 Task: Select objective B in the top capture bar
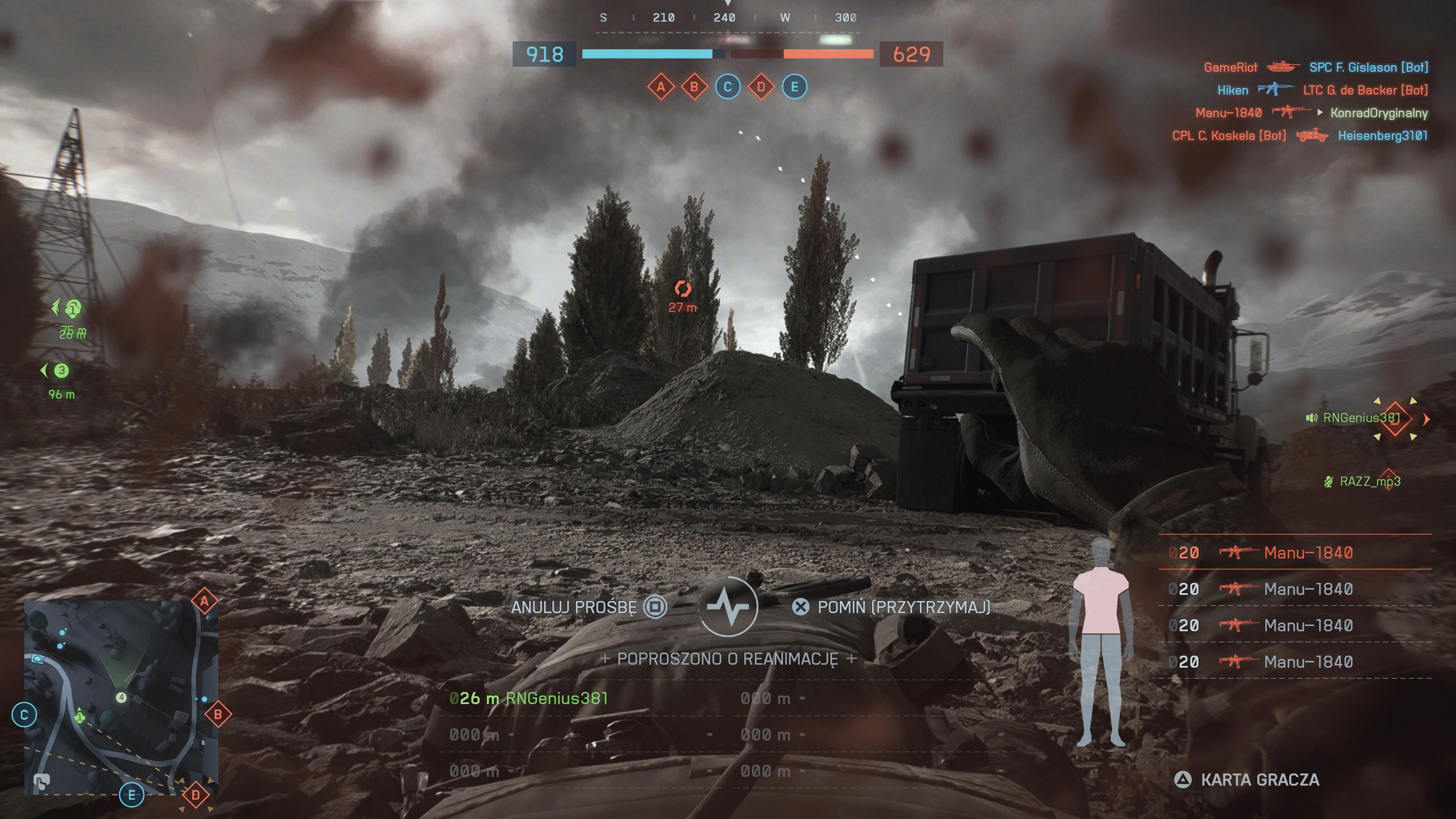pyautogui.click(x=694, y=87)
